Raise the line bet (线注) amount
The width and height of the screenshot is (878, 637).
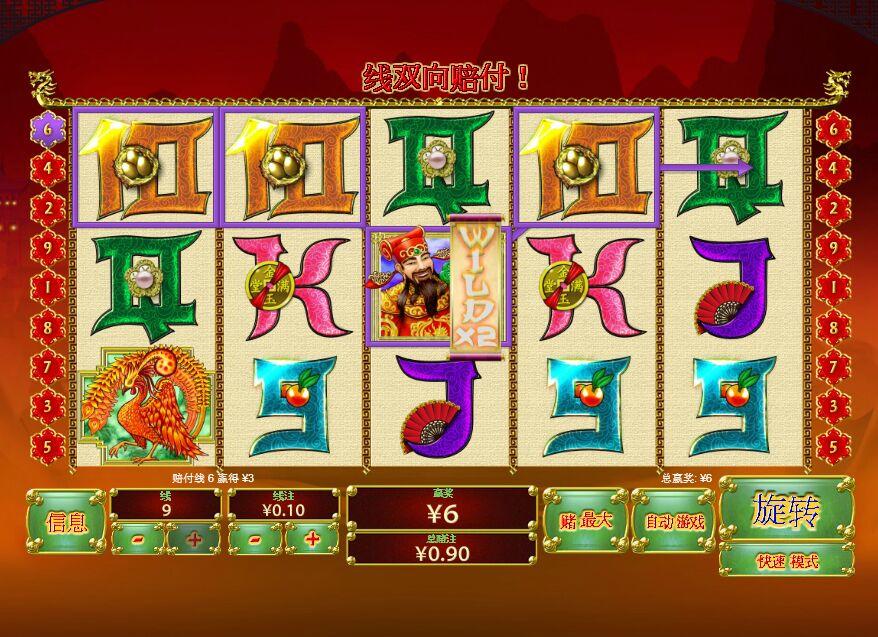point(312,540)
